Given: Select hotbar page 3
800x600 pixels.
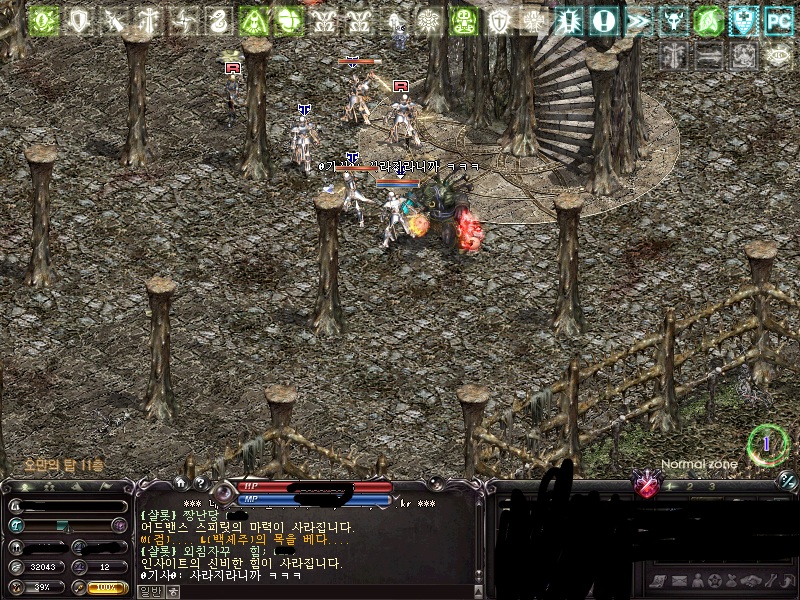Looking at the screenshot, I should point(711,486).
